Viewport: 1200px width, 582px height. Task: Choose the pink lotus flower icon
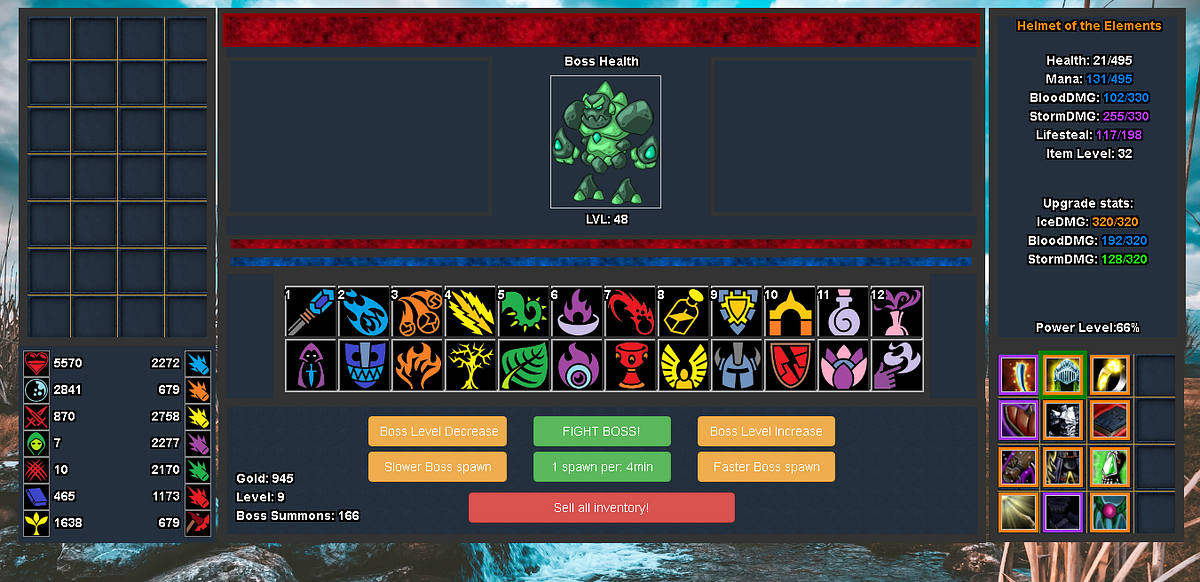pos(843,365)
